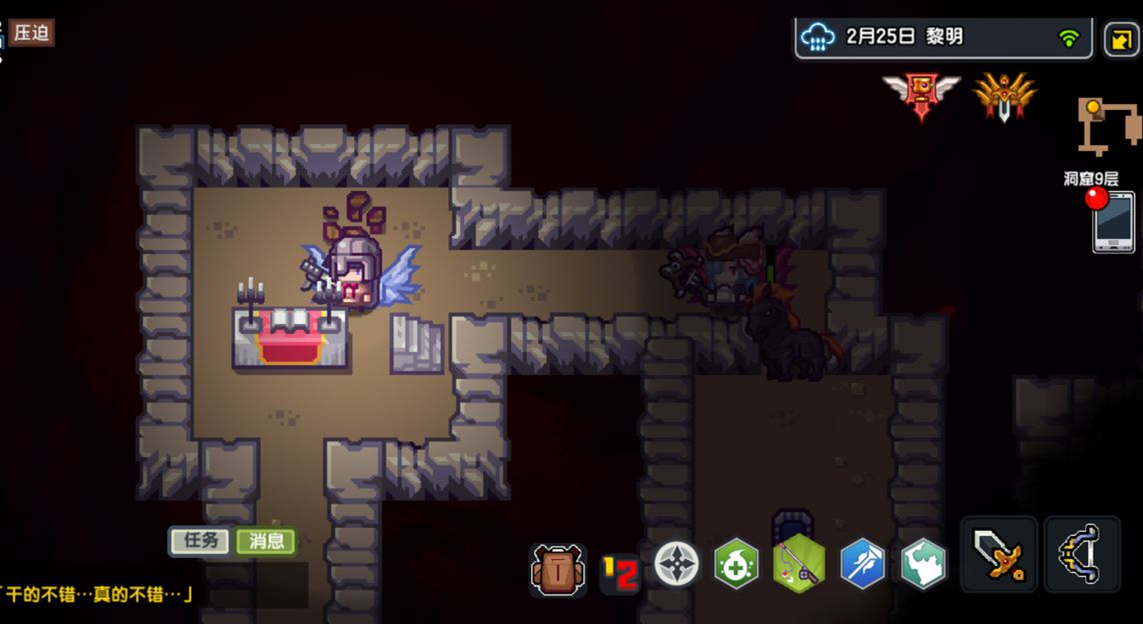The height and width of the screenshot is (624, 1143).
Task: Open the smartphone menu
Action: pyautogui.click(x=1113, y=222)
